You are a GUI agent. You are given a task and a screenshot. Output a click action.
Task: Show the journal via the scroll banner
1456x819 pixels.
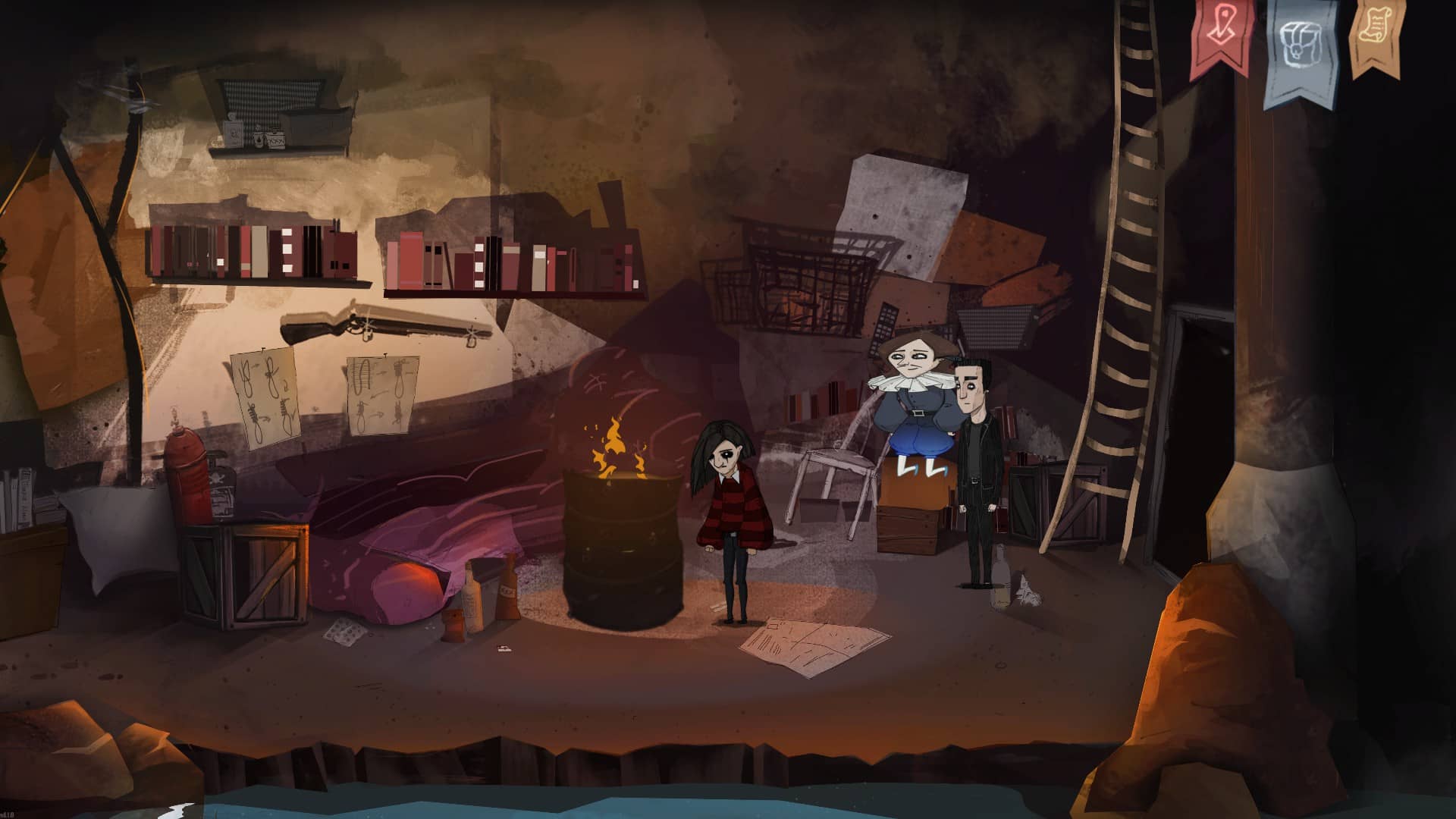1375,32
